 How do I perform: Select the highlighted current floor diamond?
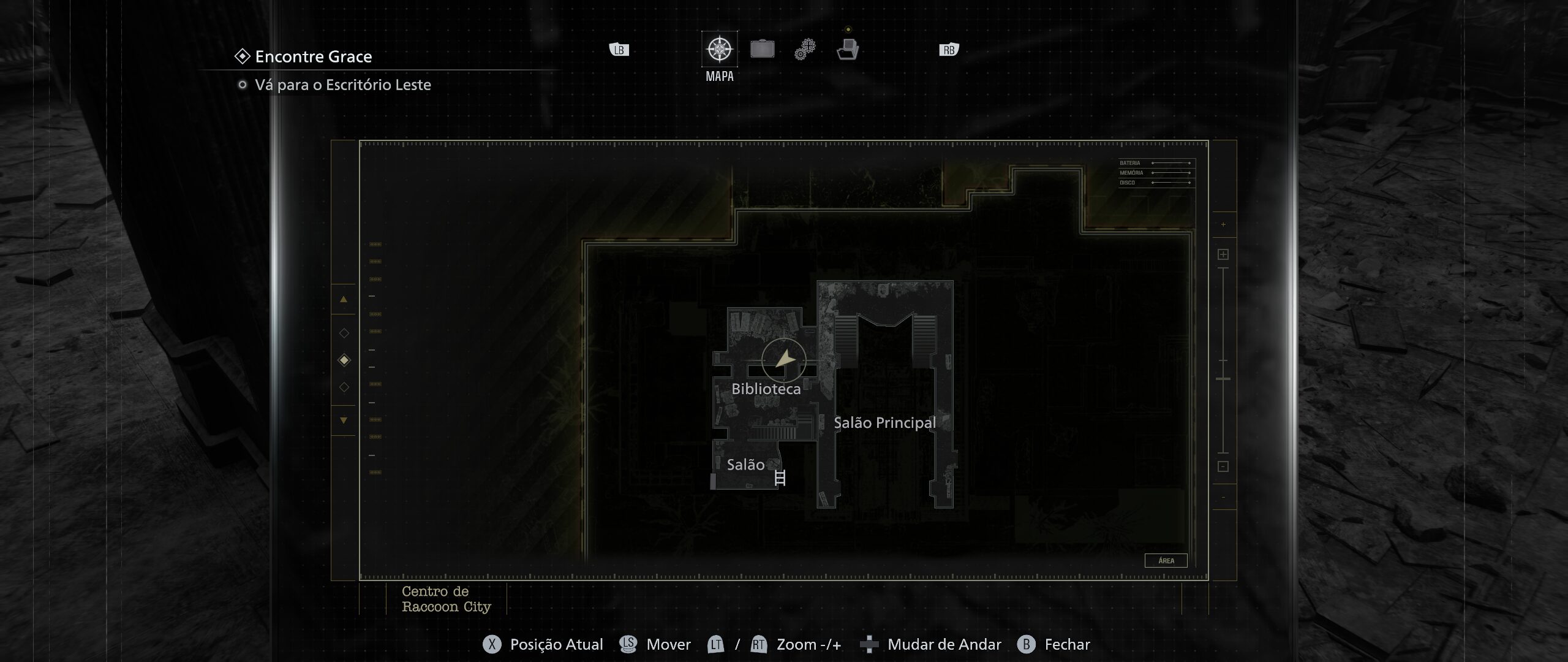[344, 360]
